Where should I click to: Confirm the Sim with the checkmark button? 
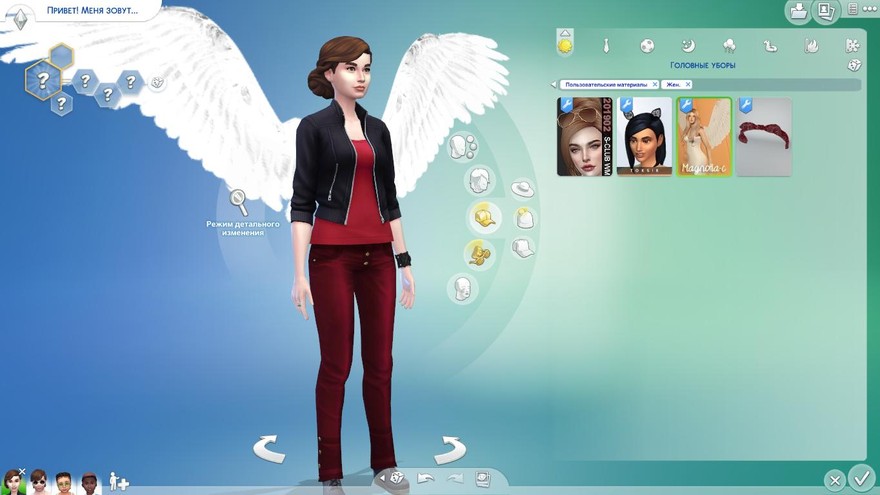pyautogui.click(x=860, y=477)
